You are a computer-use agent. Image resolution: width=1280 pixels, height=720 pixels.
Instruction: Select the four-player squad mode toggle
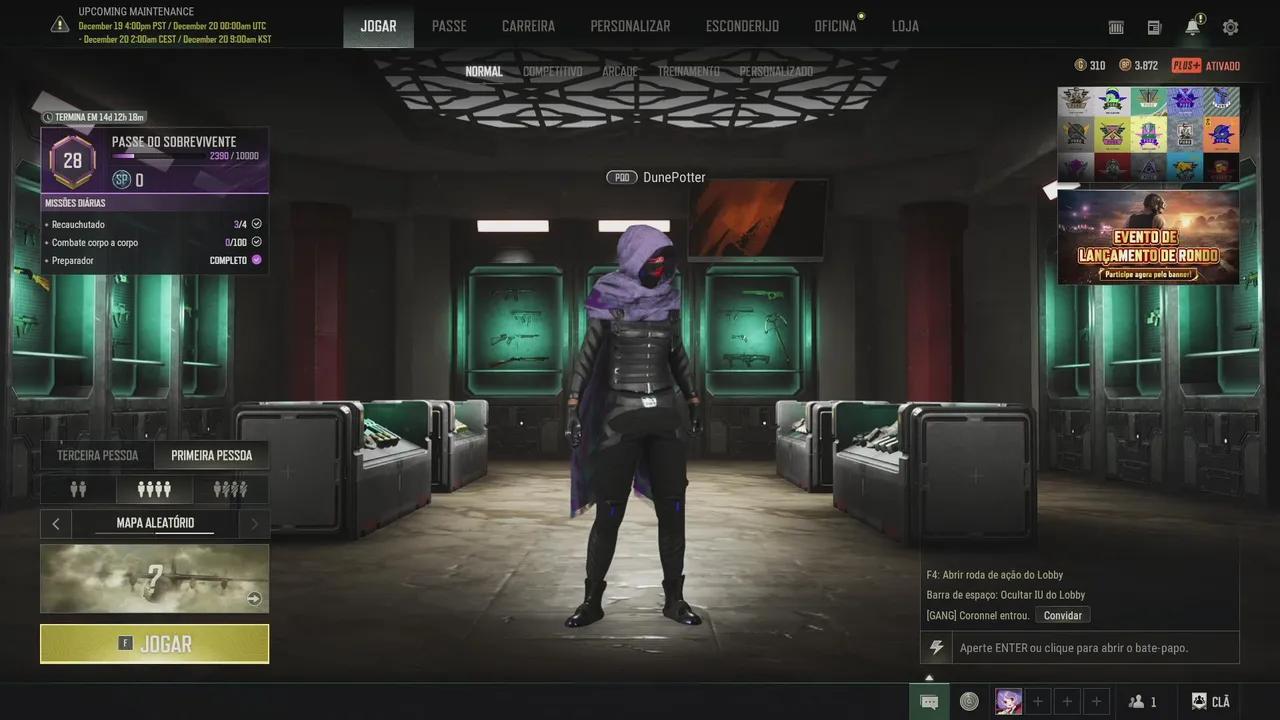[x=155, y=489]
